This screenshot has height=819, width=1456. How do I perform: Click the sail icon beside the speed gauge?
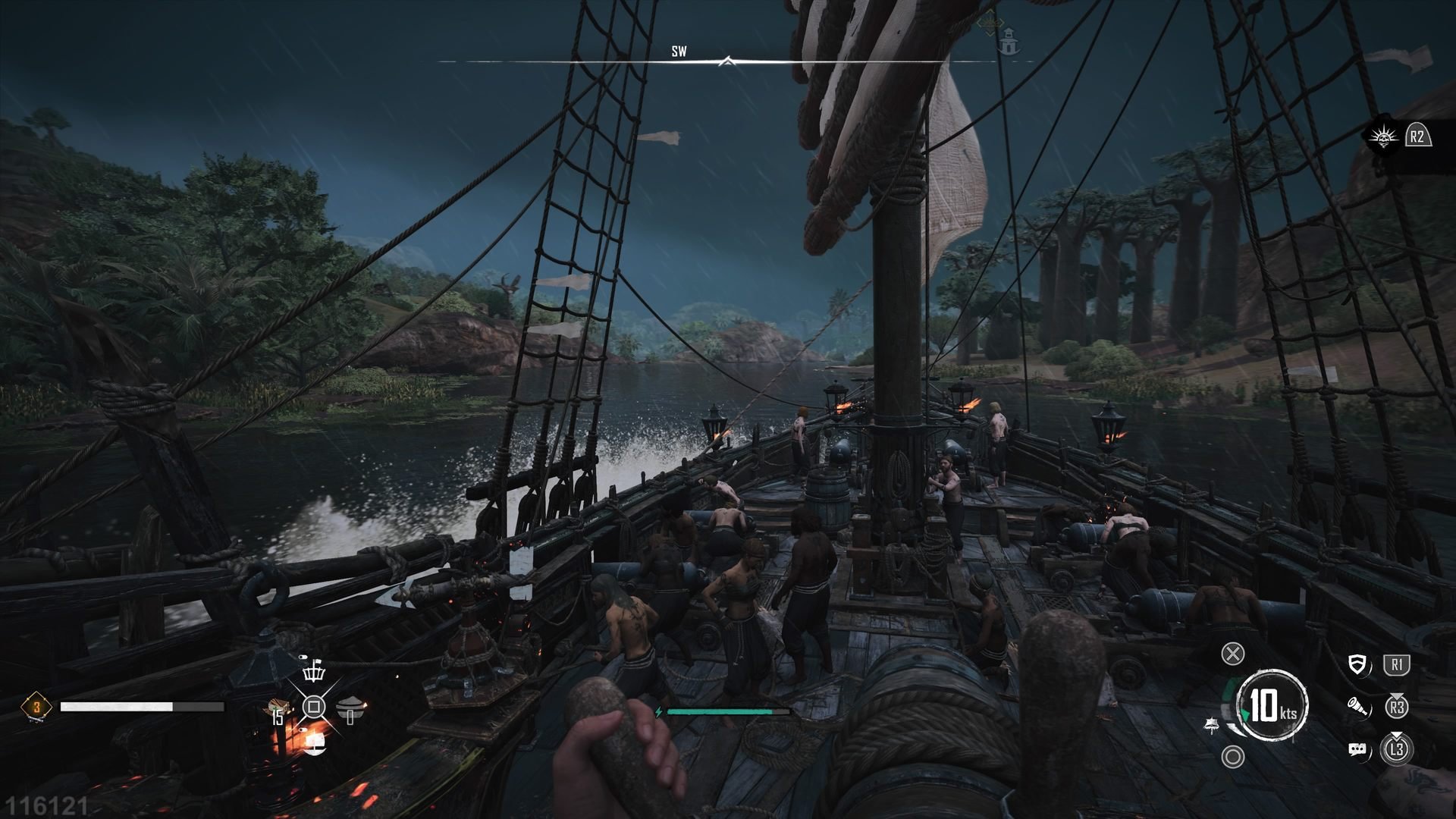click(x=1212, y=726)
